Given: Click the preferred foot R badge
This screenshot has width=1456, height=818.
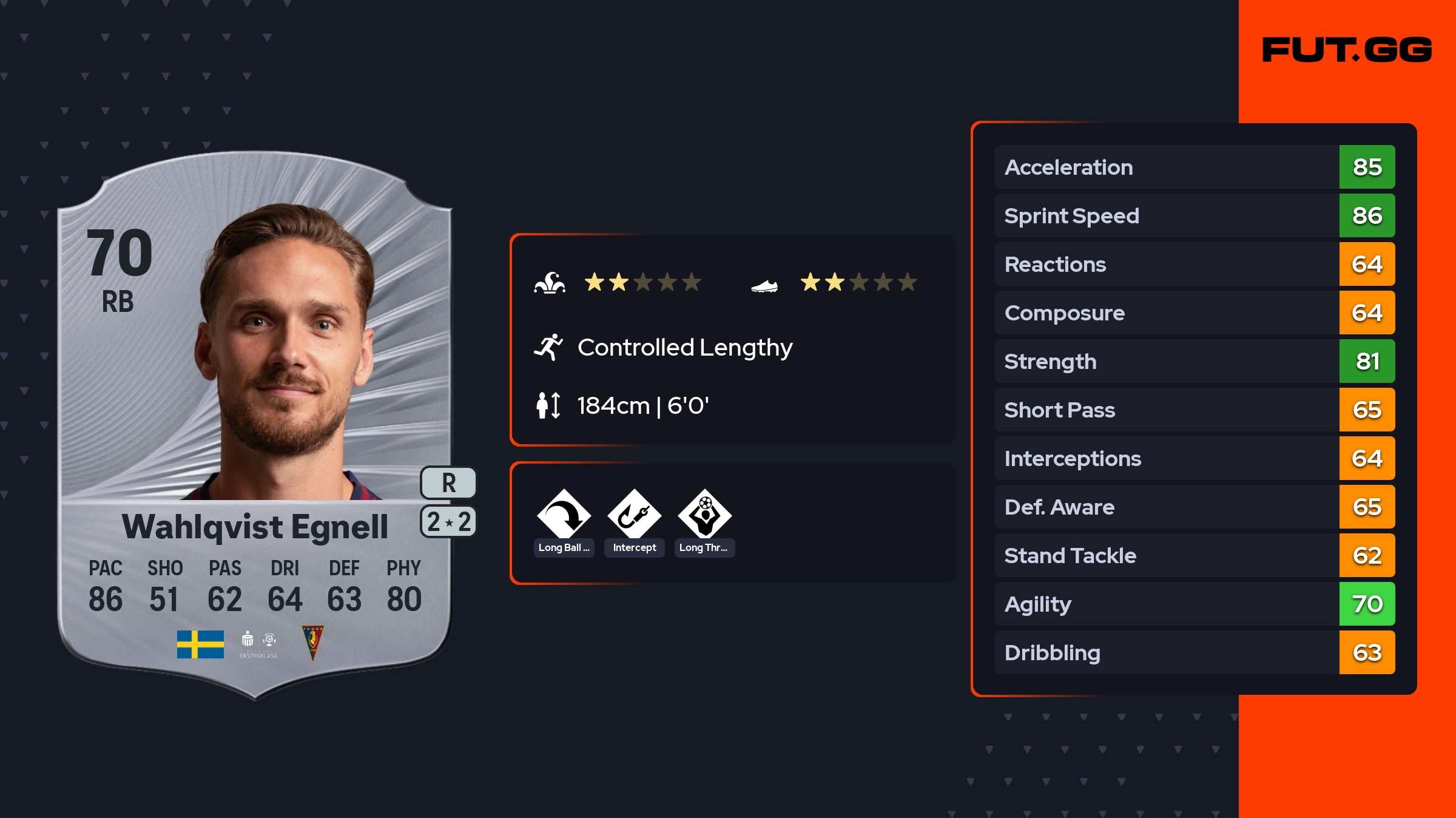Looking at the screenshot, I should coord(448,483).
